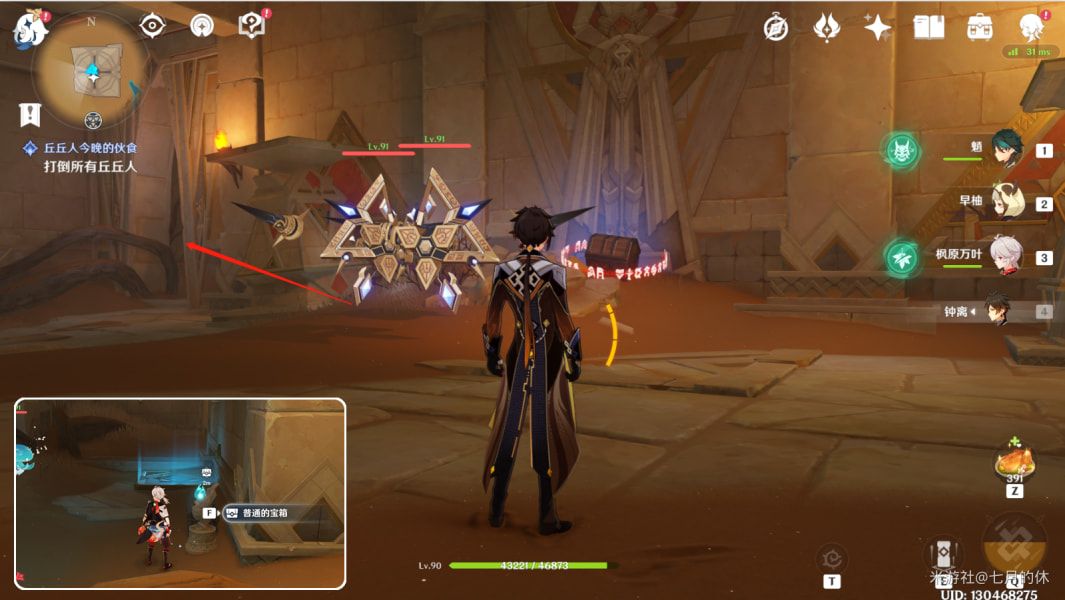Open the battle pass winged emblem icon

pyautogui.click(x=827, y=28)
